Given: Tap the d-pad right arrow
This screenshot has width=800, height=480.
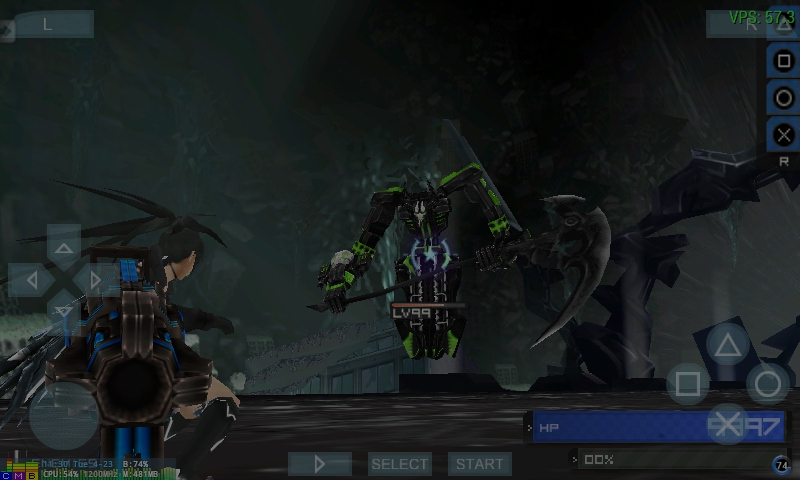Looking at the screenshot, I should point(97,280).
